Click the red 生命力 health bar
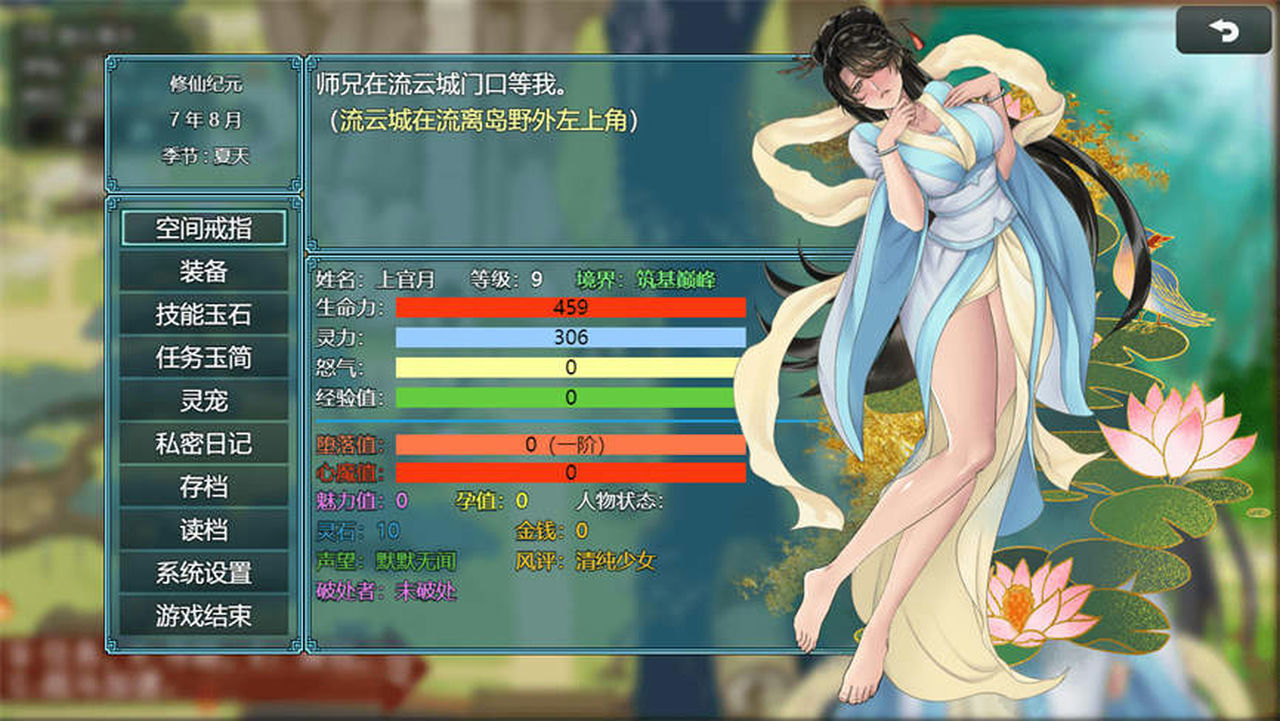The width and height of the screenshot is (1280, 721). pyautogui.click(x=568, y=308)
